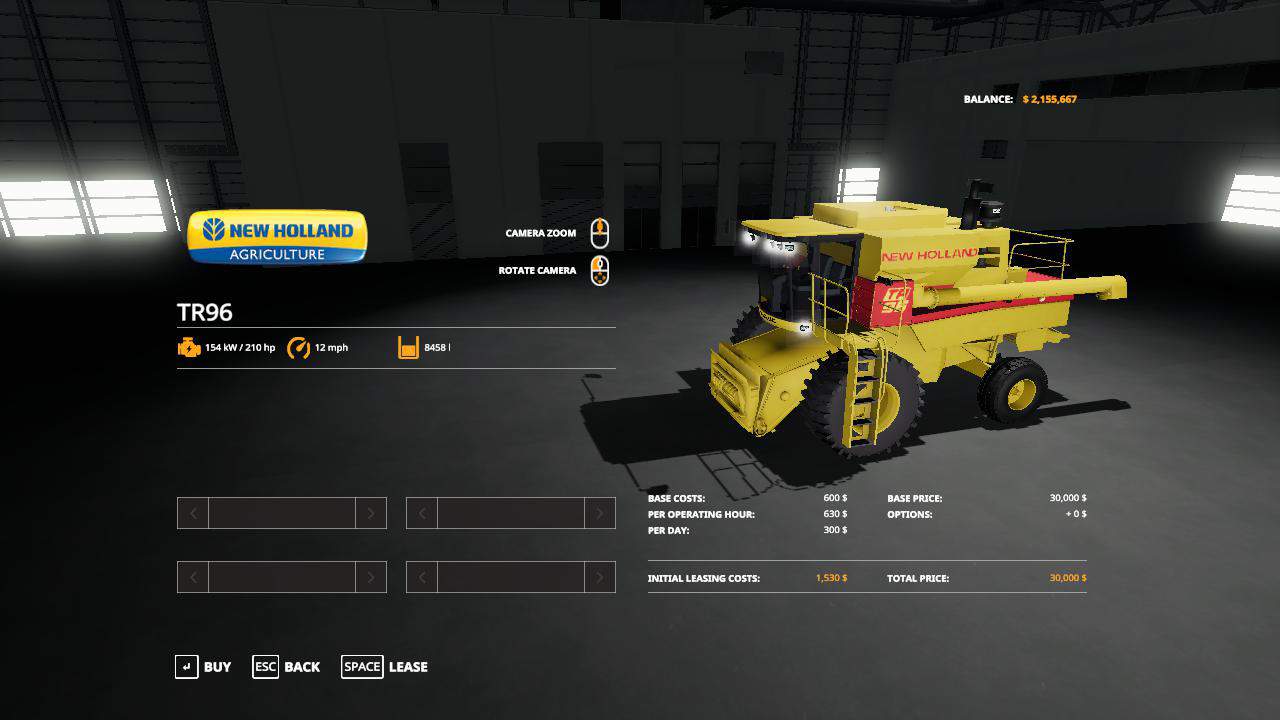
Task: Click the right arrow of the top-right configuration selector
Action: tap(600, 513)
